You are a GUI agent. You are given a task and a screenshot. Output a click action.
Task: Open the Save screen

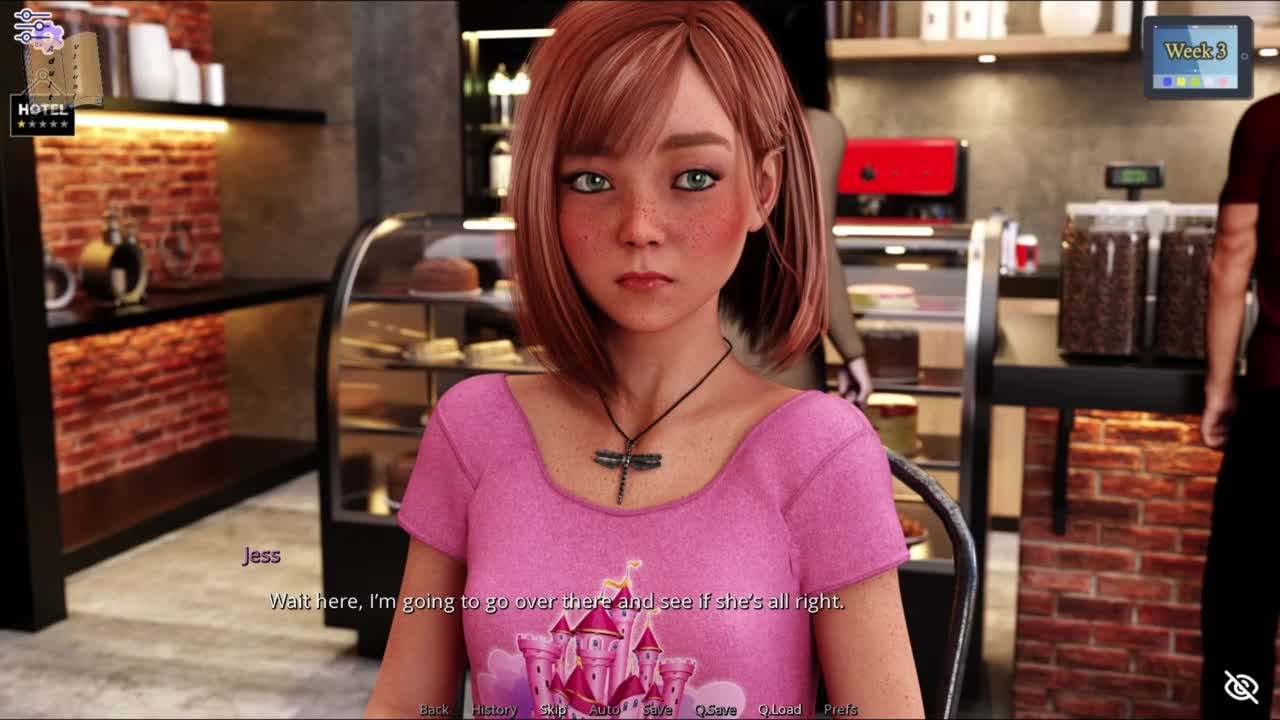[657, 709]
